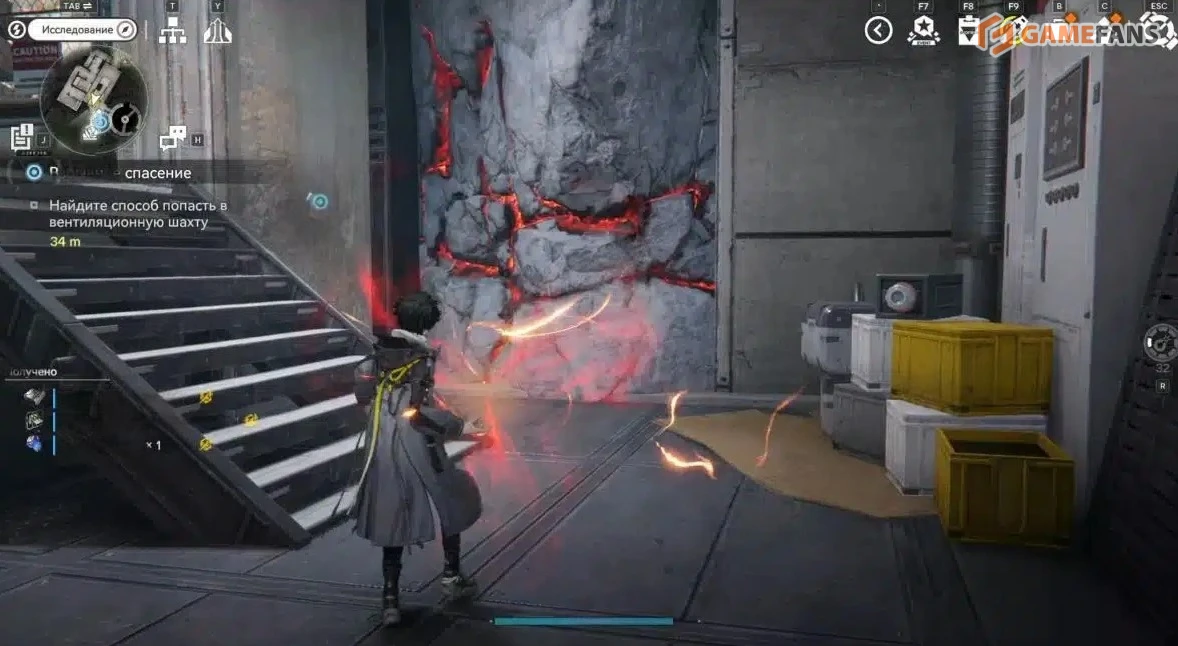Open the star event icon
Viewport: 1178px width, 646px height.
[923, 30]
